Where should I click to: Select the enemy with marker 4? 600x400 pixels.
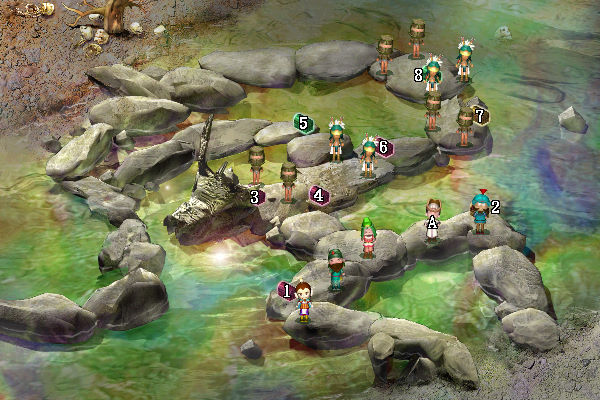[289, 182]
